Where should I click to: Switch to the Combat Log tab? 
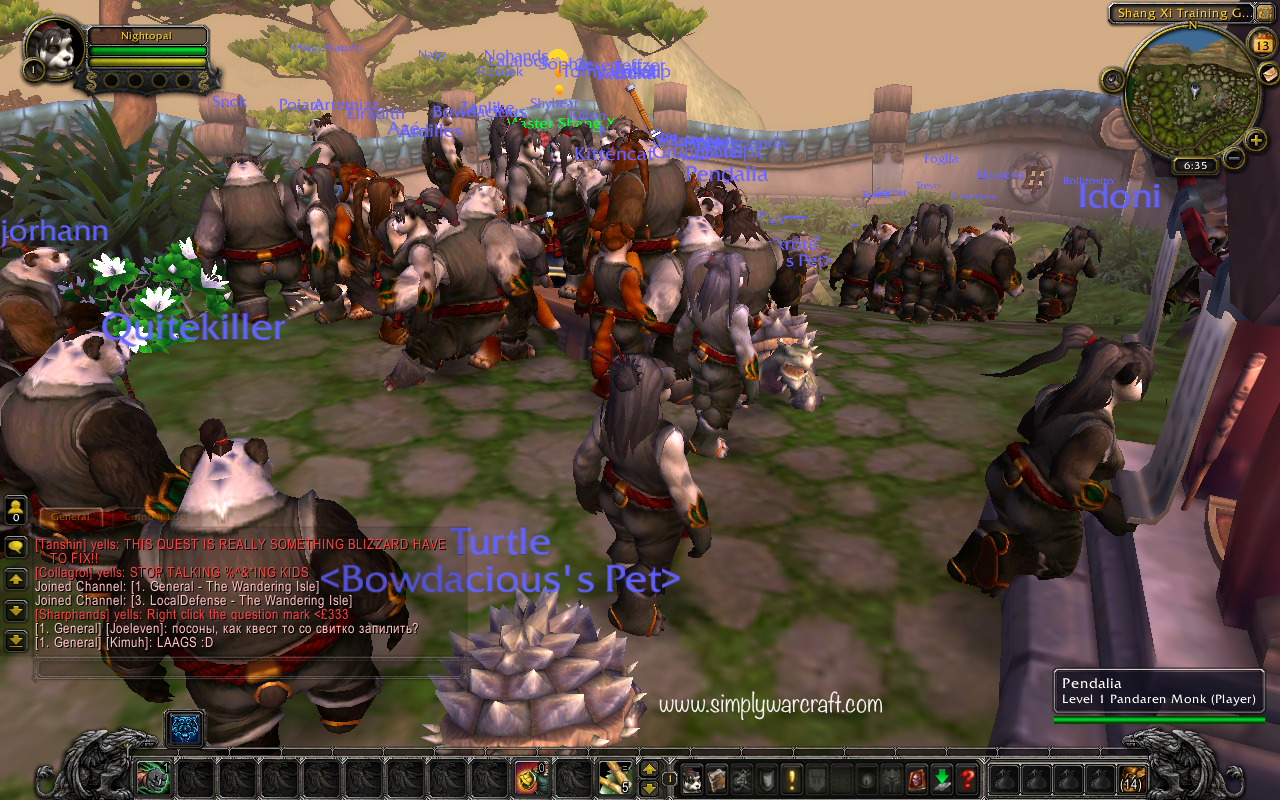155,515
